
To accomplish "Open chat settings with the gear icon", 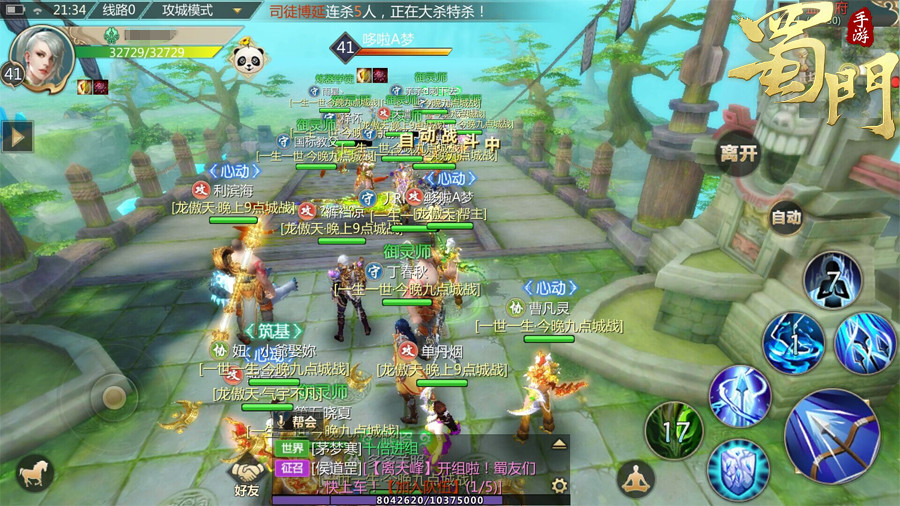I will 558,485.
